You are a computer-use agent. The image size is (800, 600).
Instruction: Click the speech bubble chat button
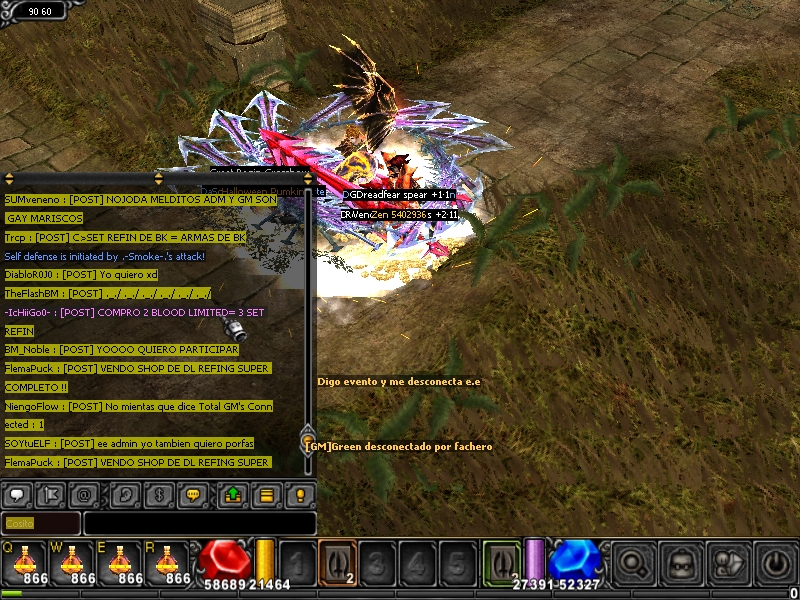17,494
